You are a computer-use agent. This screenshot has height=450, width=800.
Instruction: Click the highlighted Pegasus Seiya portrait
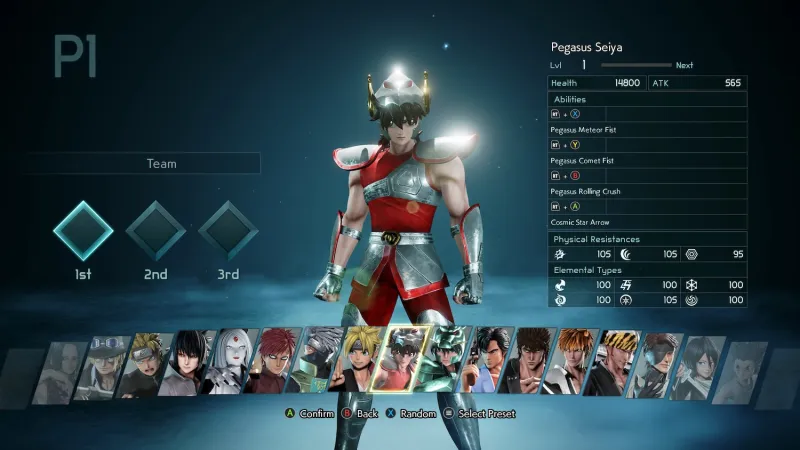402,360
